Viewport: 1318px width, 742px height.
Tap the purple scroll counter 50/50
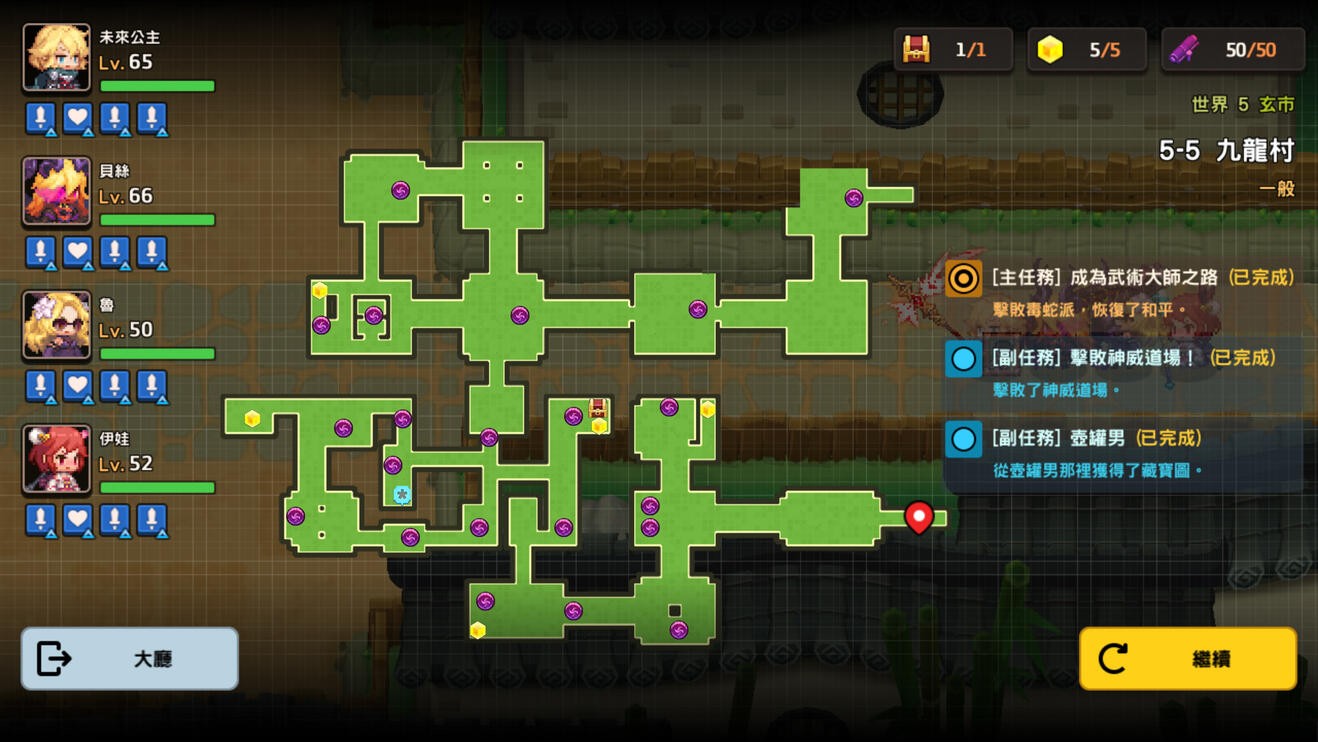1233,49
